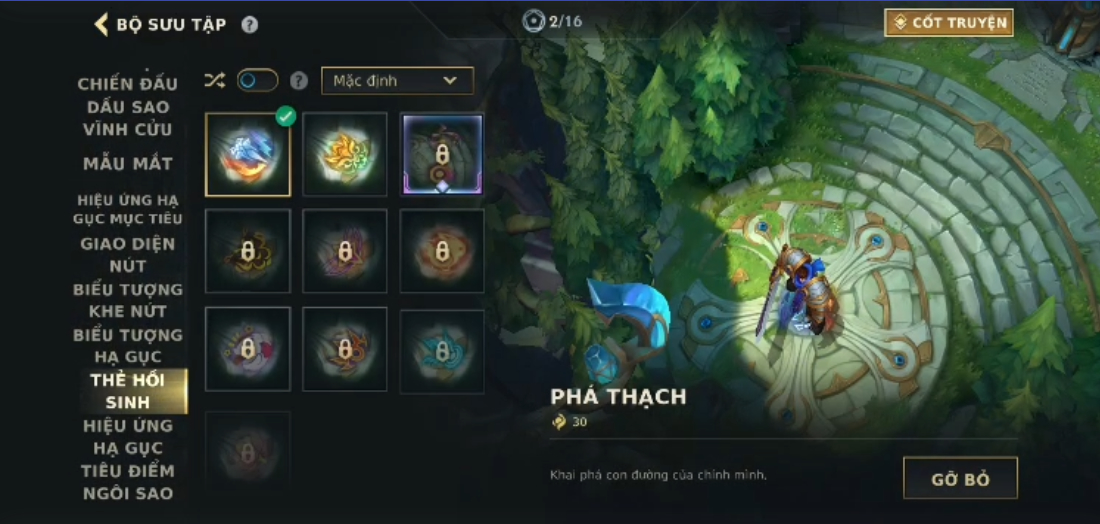The width and height of the screenshot is (1100, 524).
Task: Toggle the random shuffle switch
Action: (x=257, y=81)
